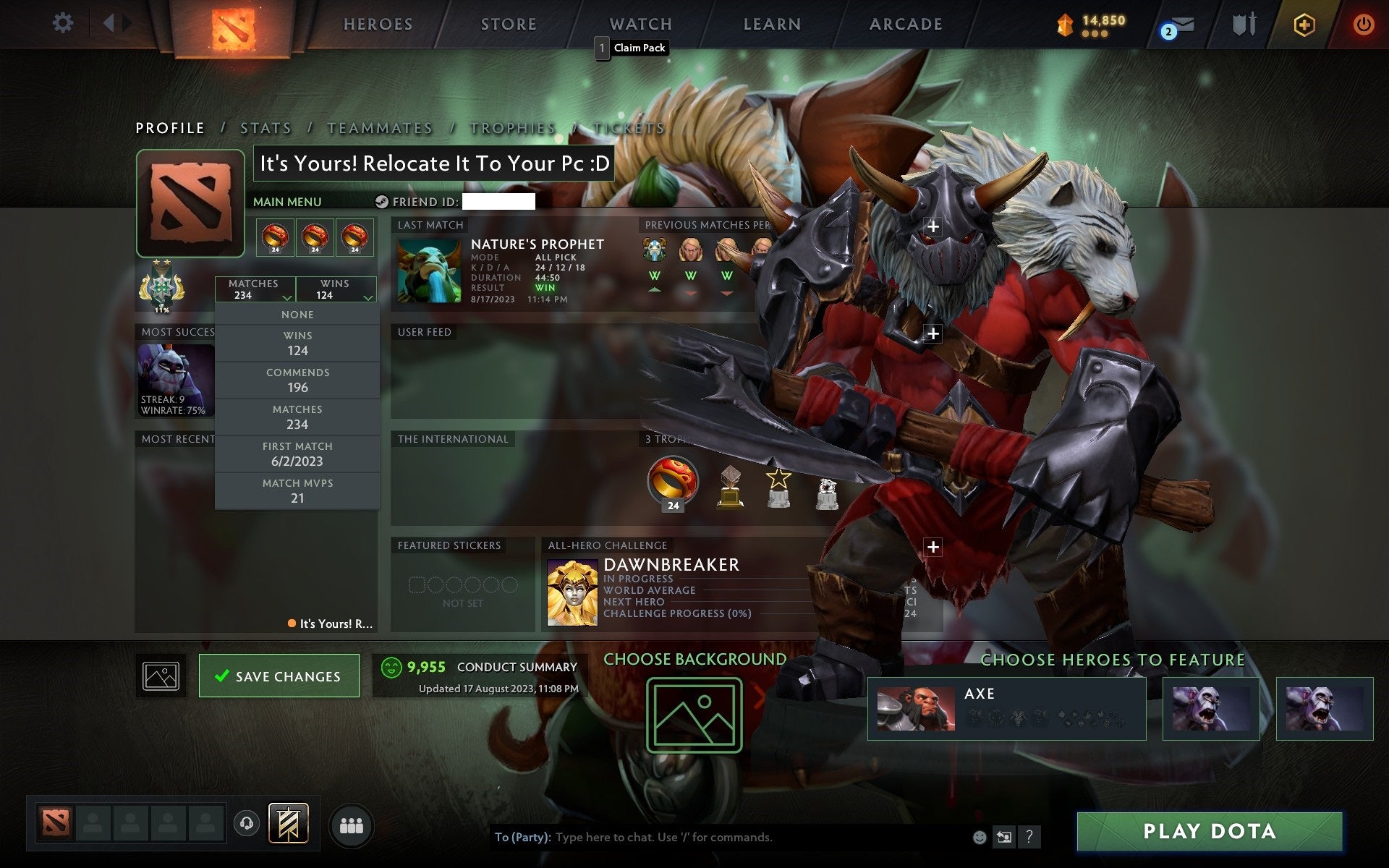Open the settings gear icon
This screenshot has width=1389, height=868.
tap(64, 22)
